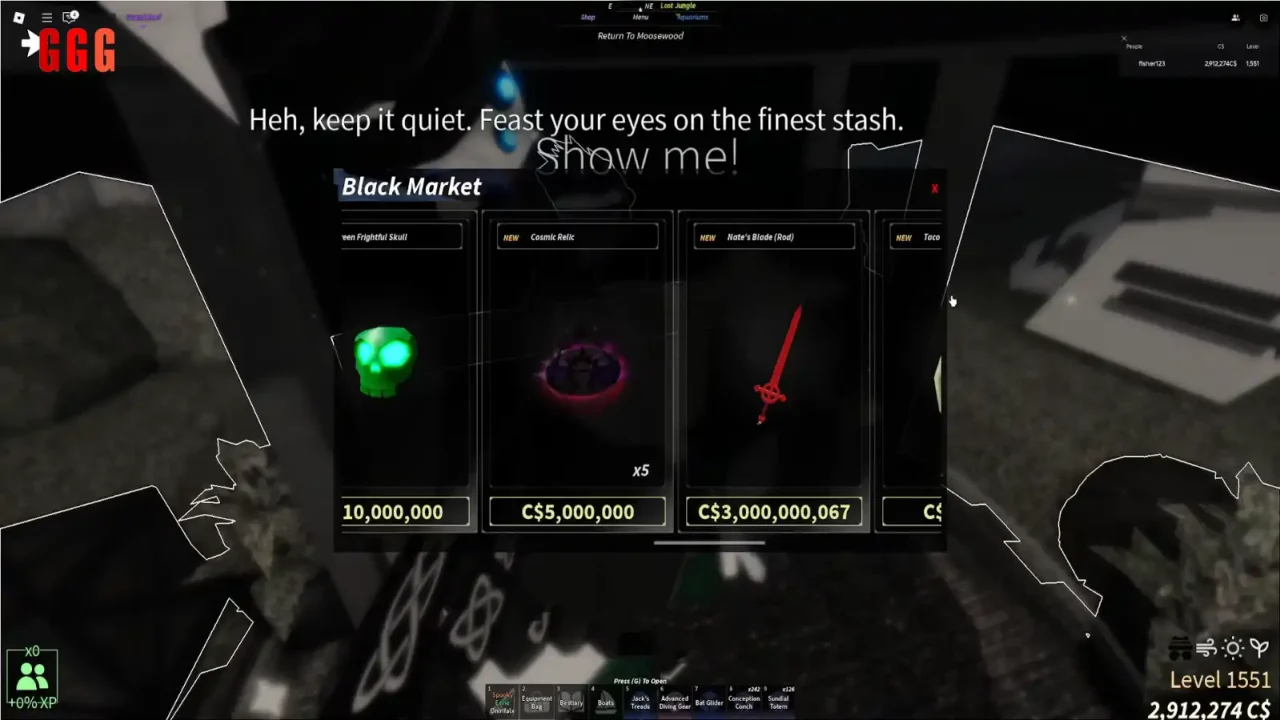Equip the Advanced Diving Gear slot
The image size is (1280, 720).
[x=674, y=701]
